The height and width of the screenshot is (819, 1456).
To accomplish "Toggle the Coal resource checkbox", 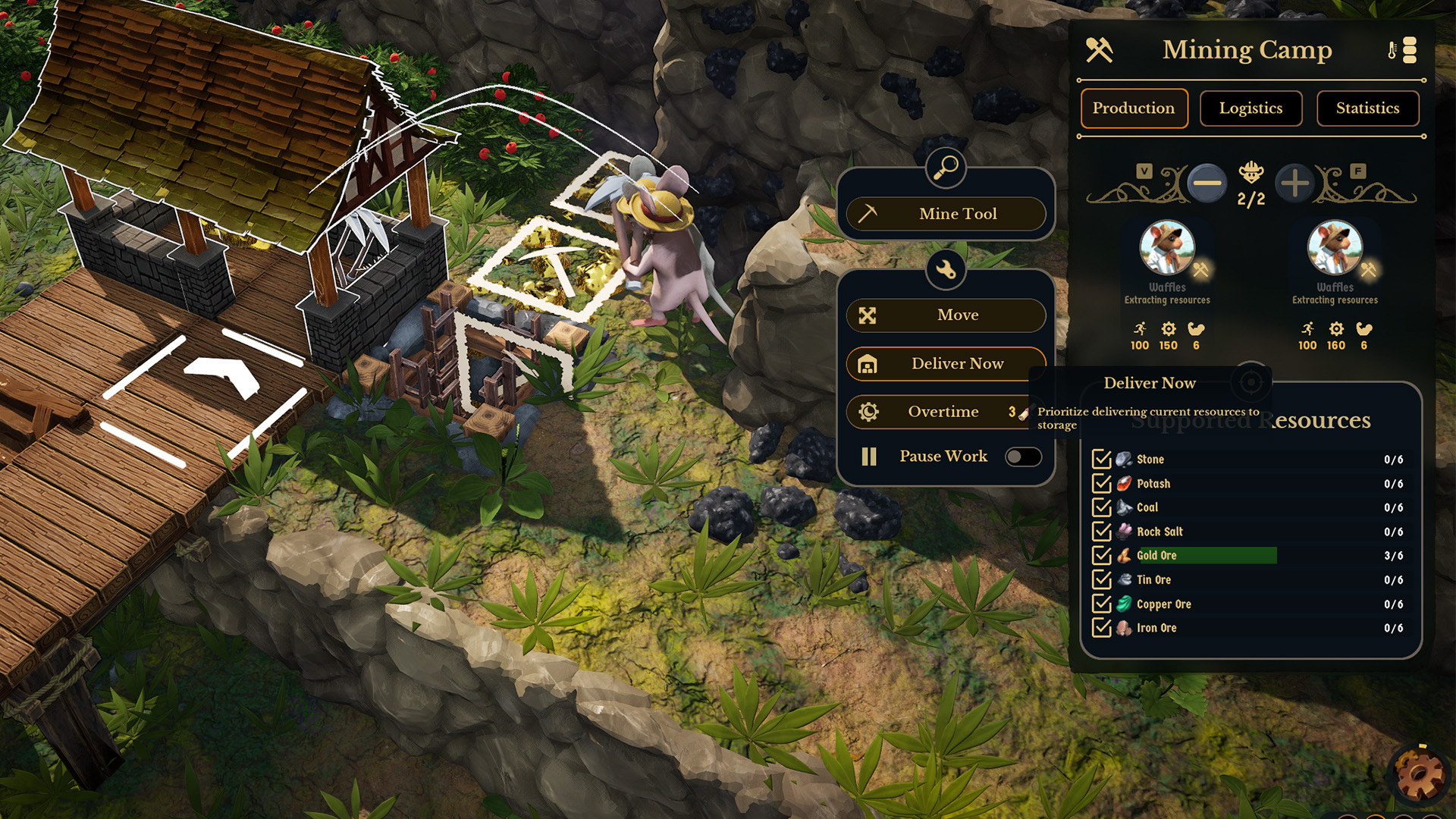I will (x=1101, y=507).
